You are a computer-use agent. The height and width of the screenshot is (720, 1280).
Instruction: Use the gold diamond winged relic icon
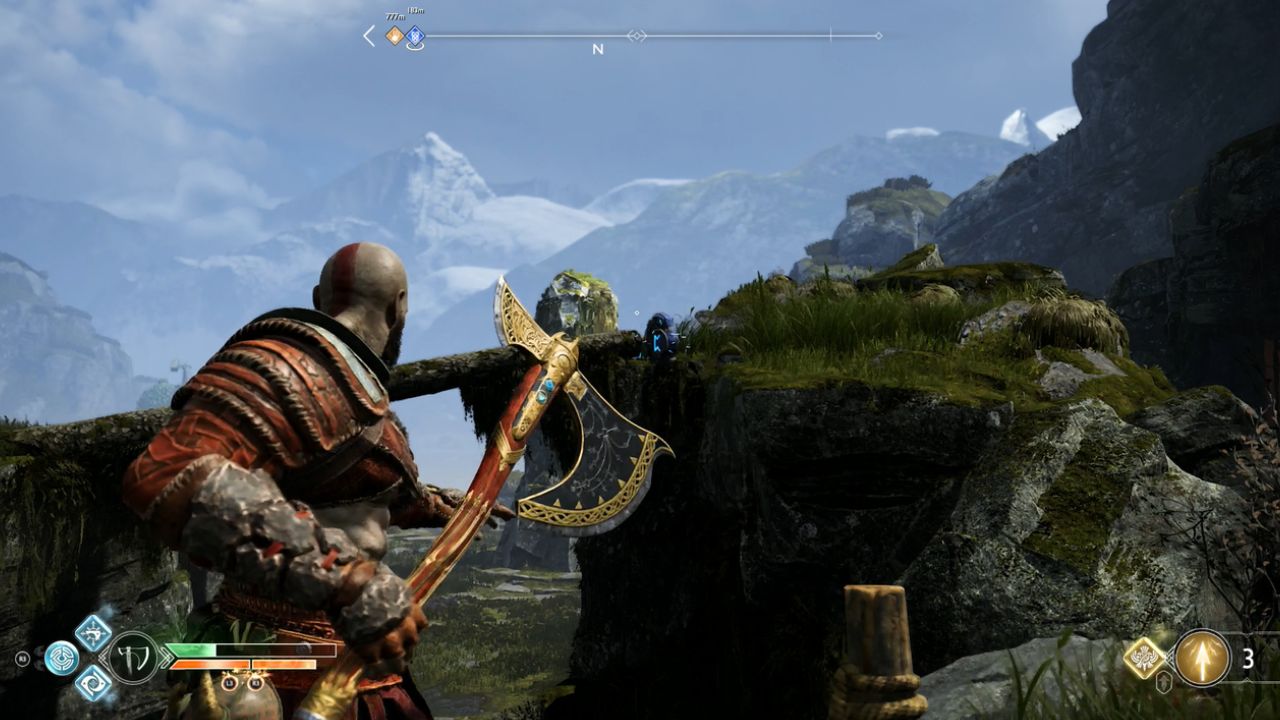click(1143, 657)
